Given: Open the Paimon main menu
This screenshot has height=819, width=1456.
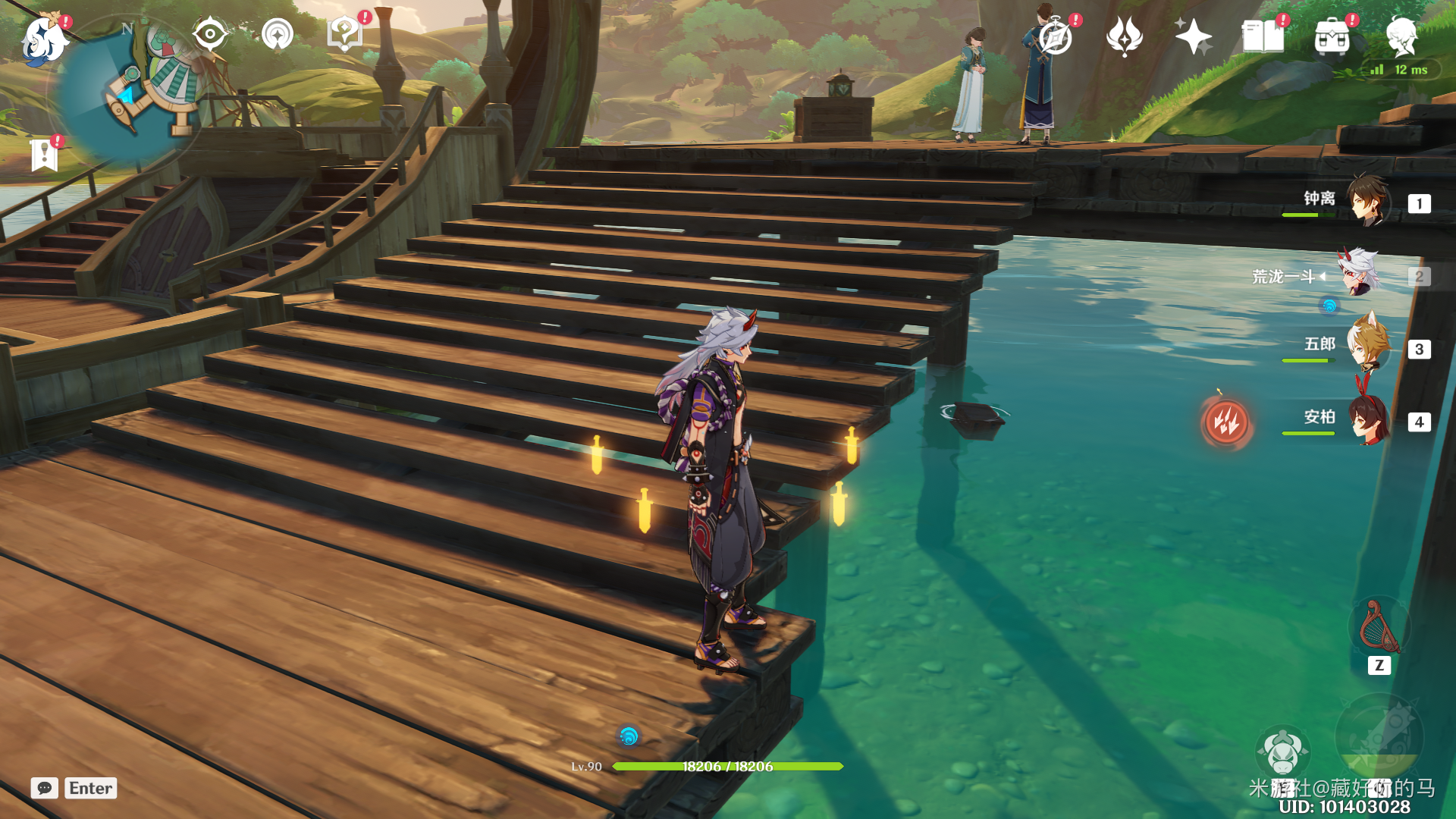Looking at the screenshot, I should pyautogui.click(x=43, y=39).
